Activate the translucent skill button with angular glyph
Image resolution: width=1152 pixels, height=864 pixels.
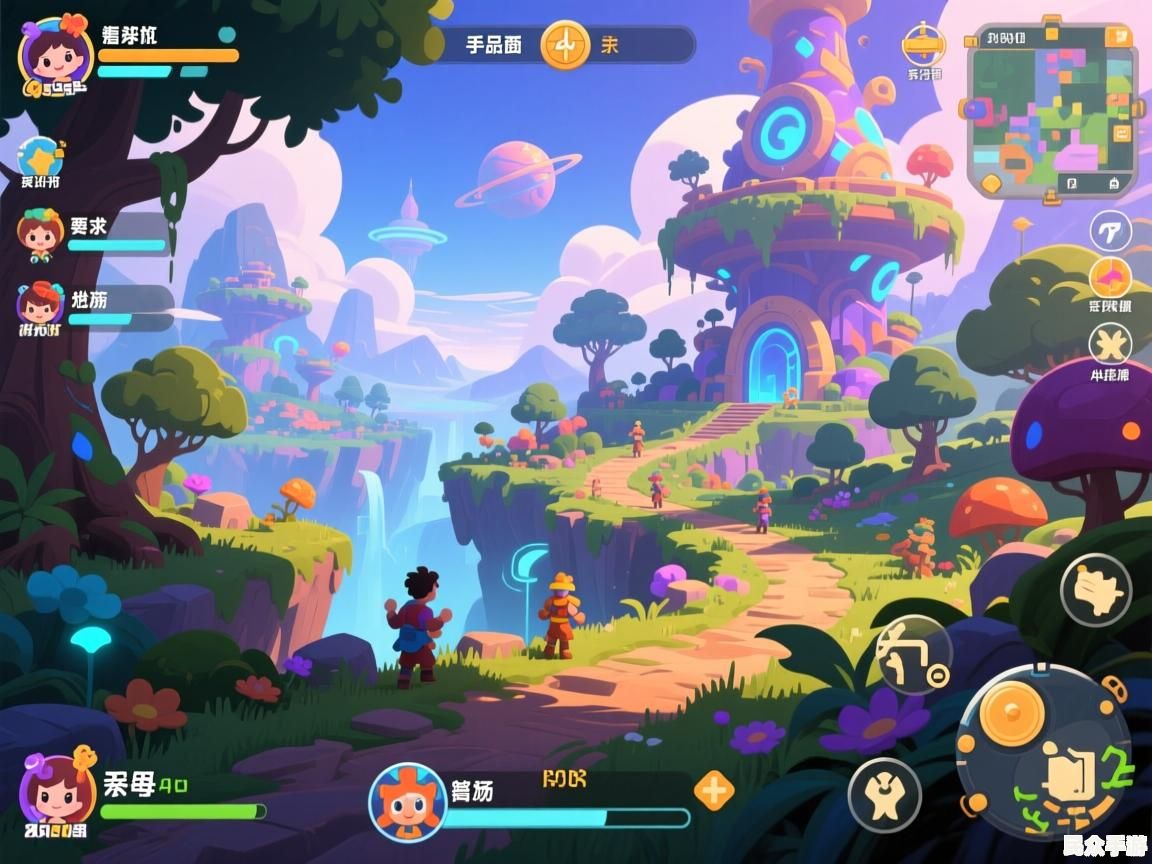(x=913, y=656)
